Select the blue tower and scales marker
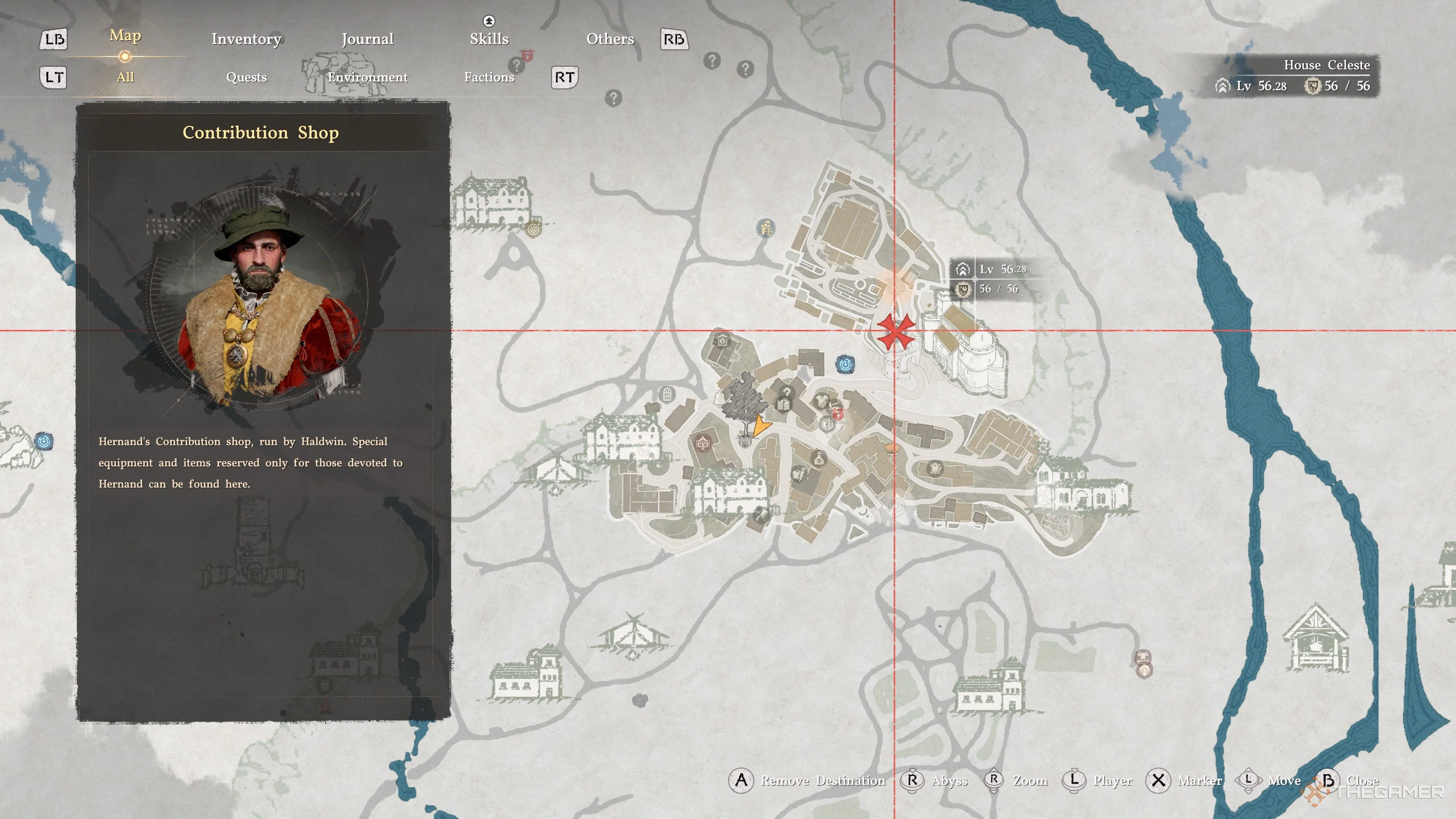 (x=766, y=229)
